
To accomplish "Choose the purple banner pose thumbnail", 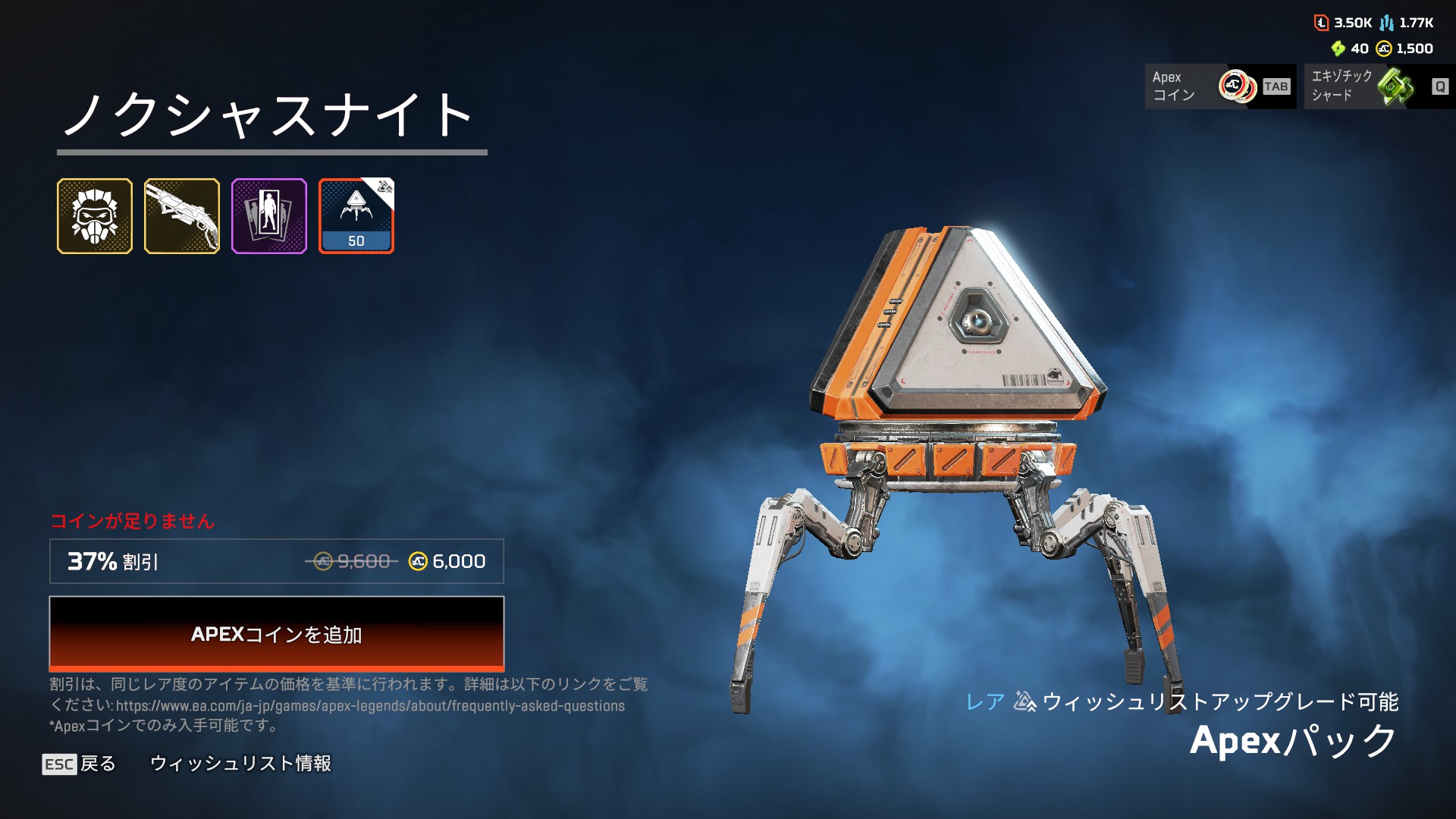I will 269,216.
